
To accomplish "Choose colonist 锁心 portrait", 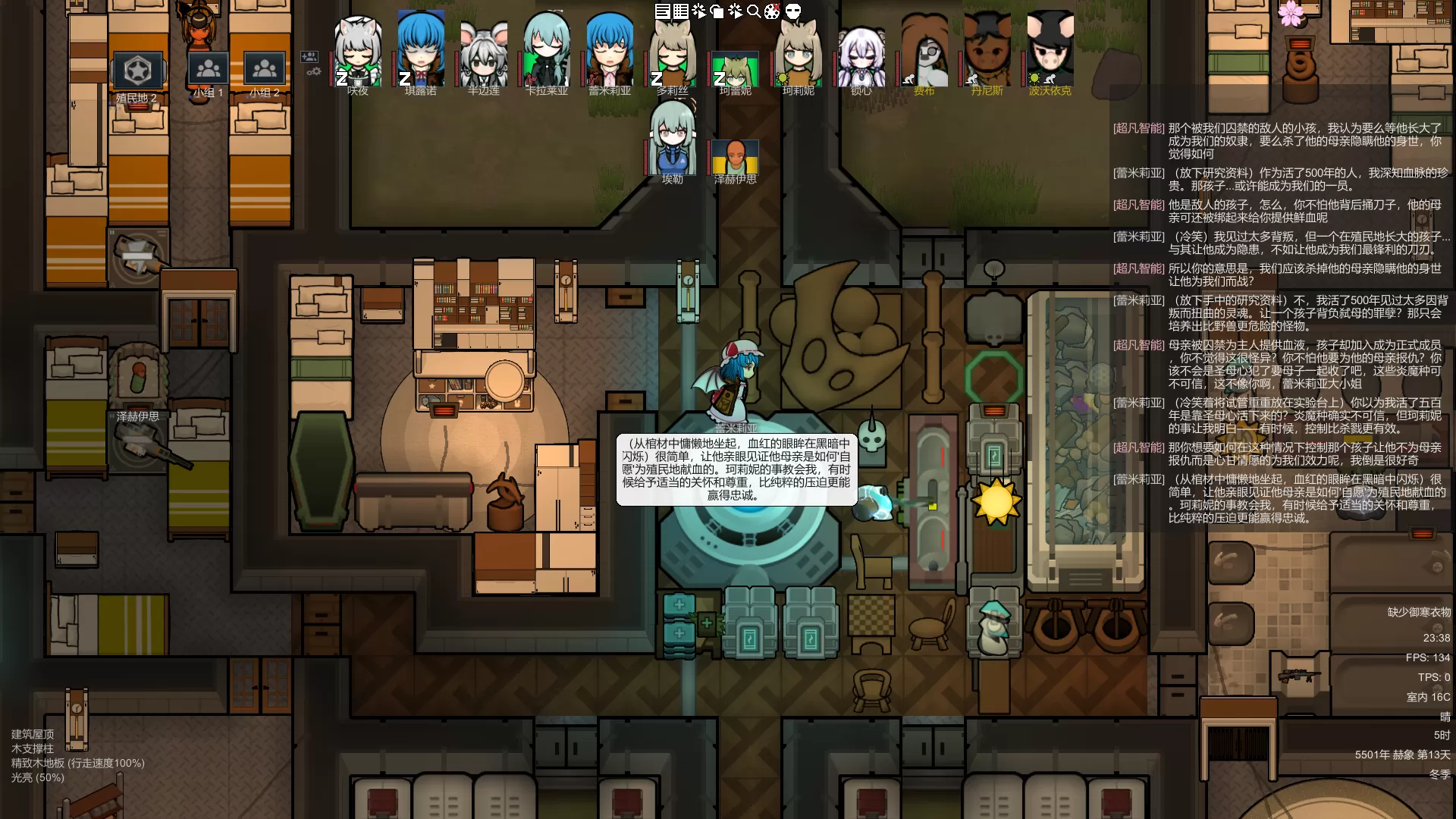I will (861, 55).
